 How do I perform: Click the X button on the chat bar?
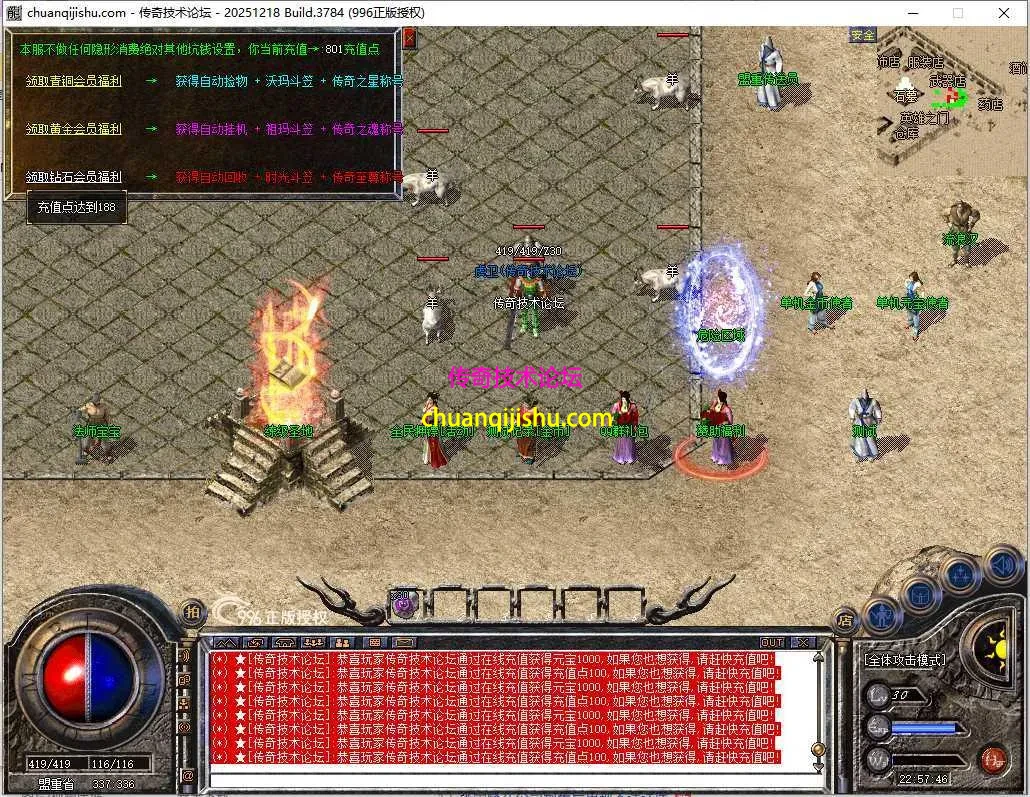pos(803,642)
